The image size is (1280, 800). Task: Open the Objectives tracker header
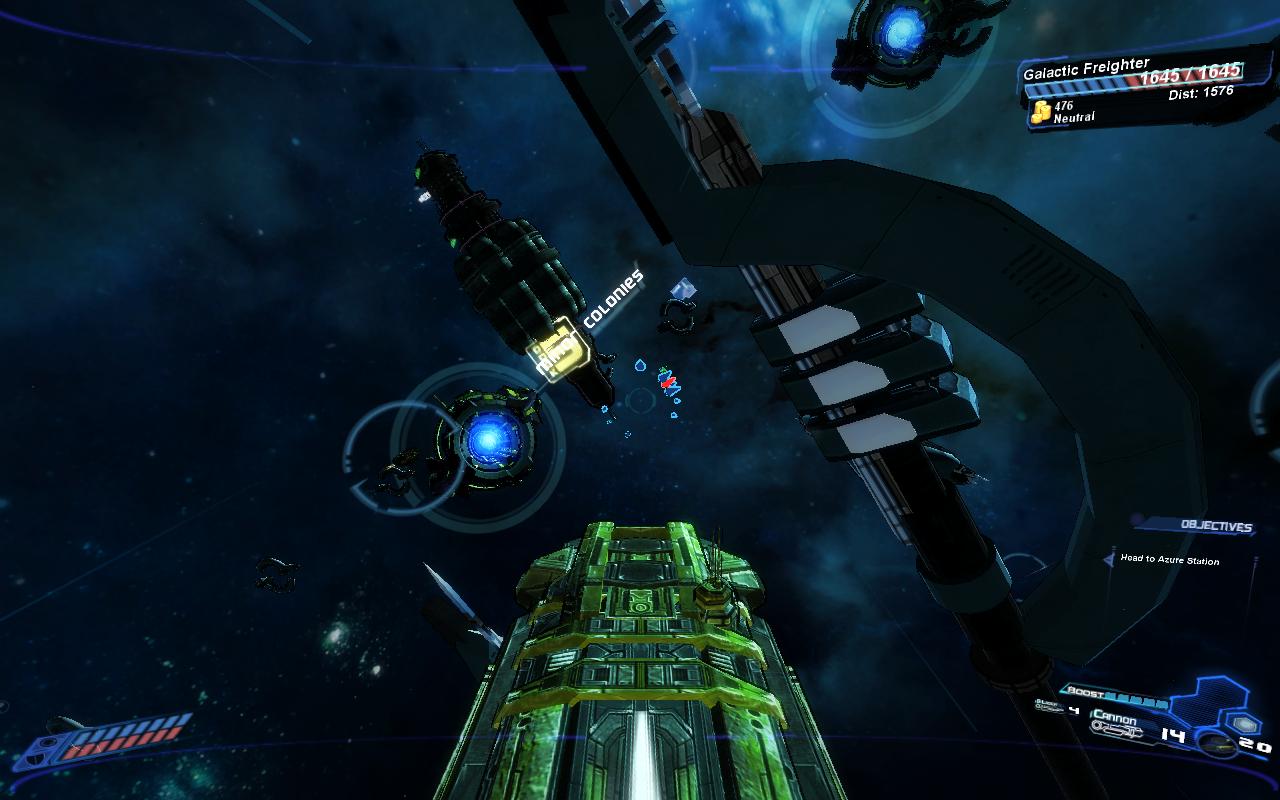pos(1214,526)
